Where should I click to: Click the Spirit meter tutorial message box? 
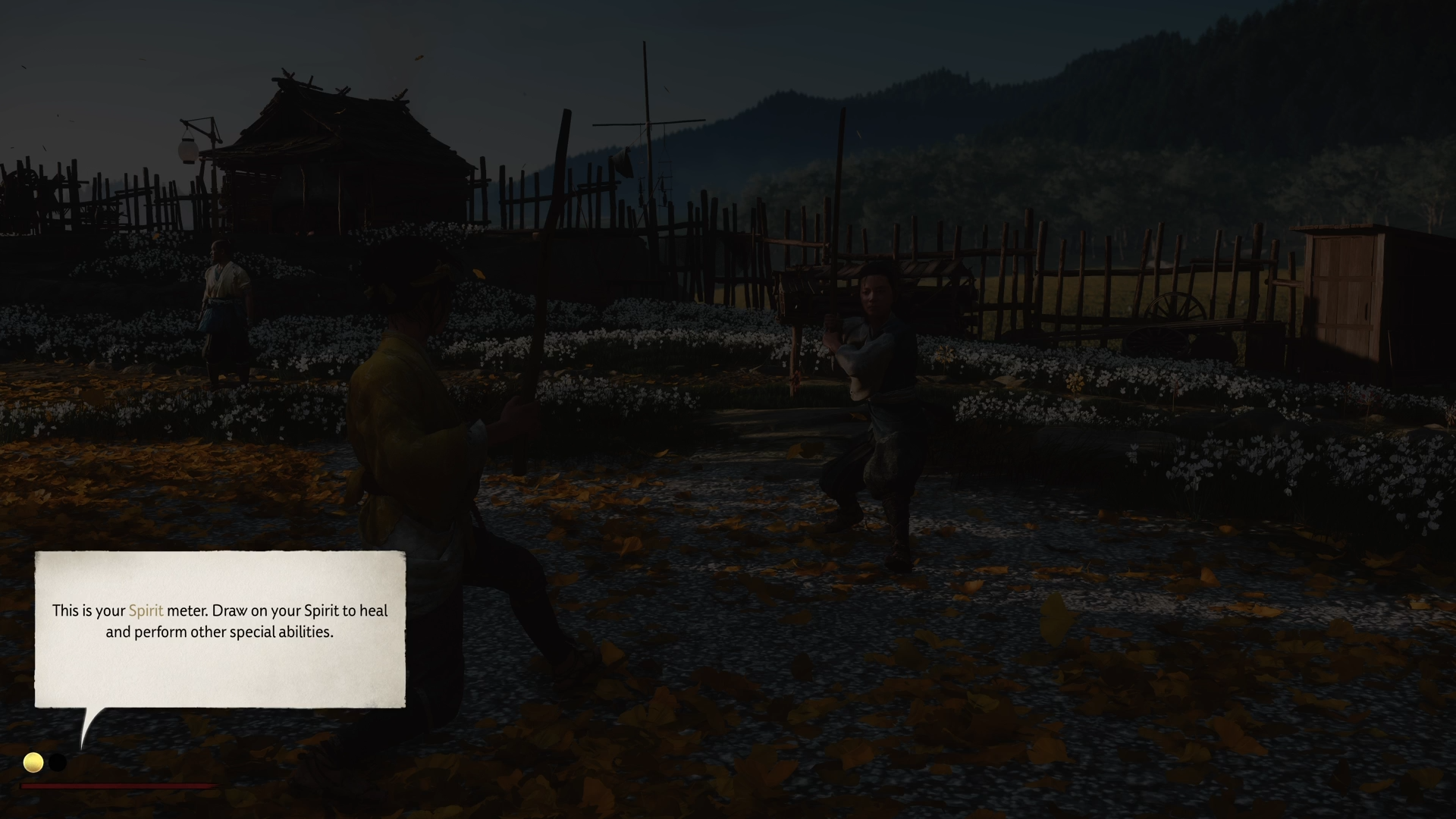click(x=220, y=629)
